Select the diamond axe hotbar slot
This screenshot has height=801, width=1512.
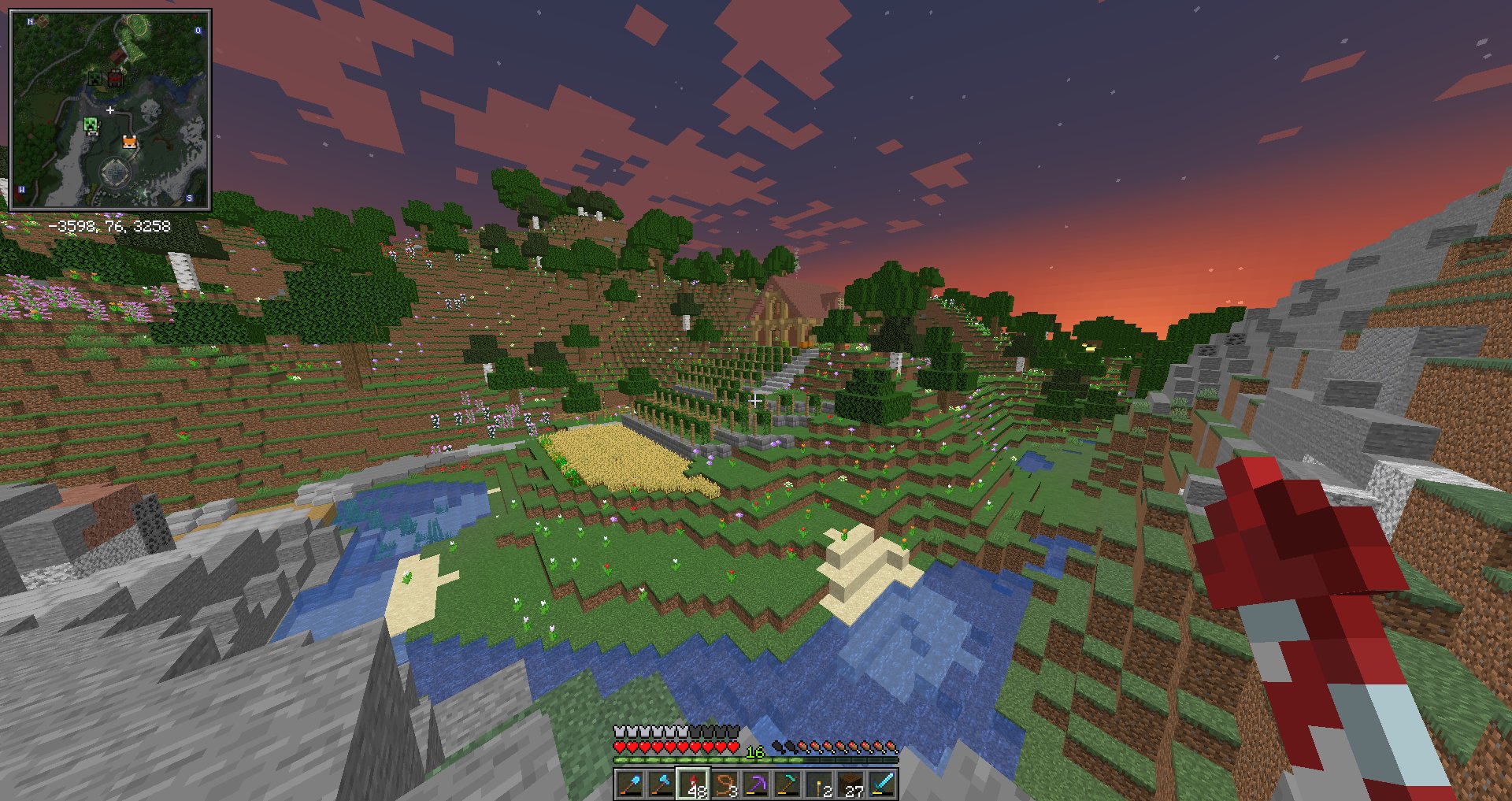pos(661,784)
